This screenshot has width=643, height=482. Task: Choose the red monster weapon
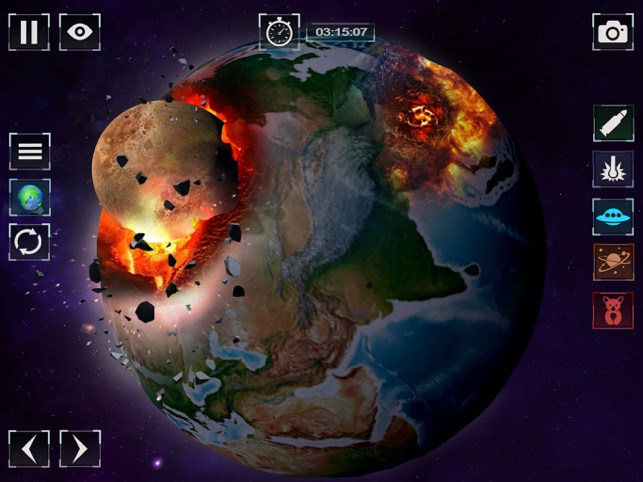pos(612,309)
